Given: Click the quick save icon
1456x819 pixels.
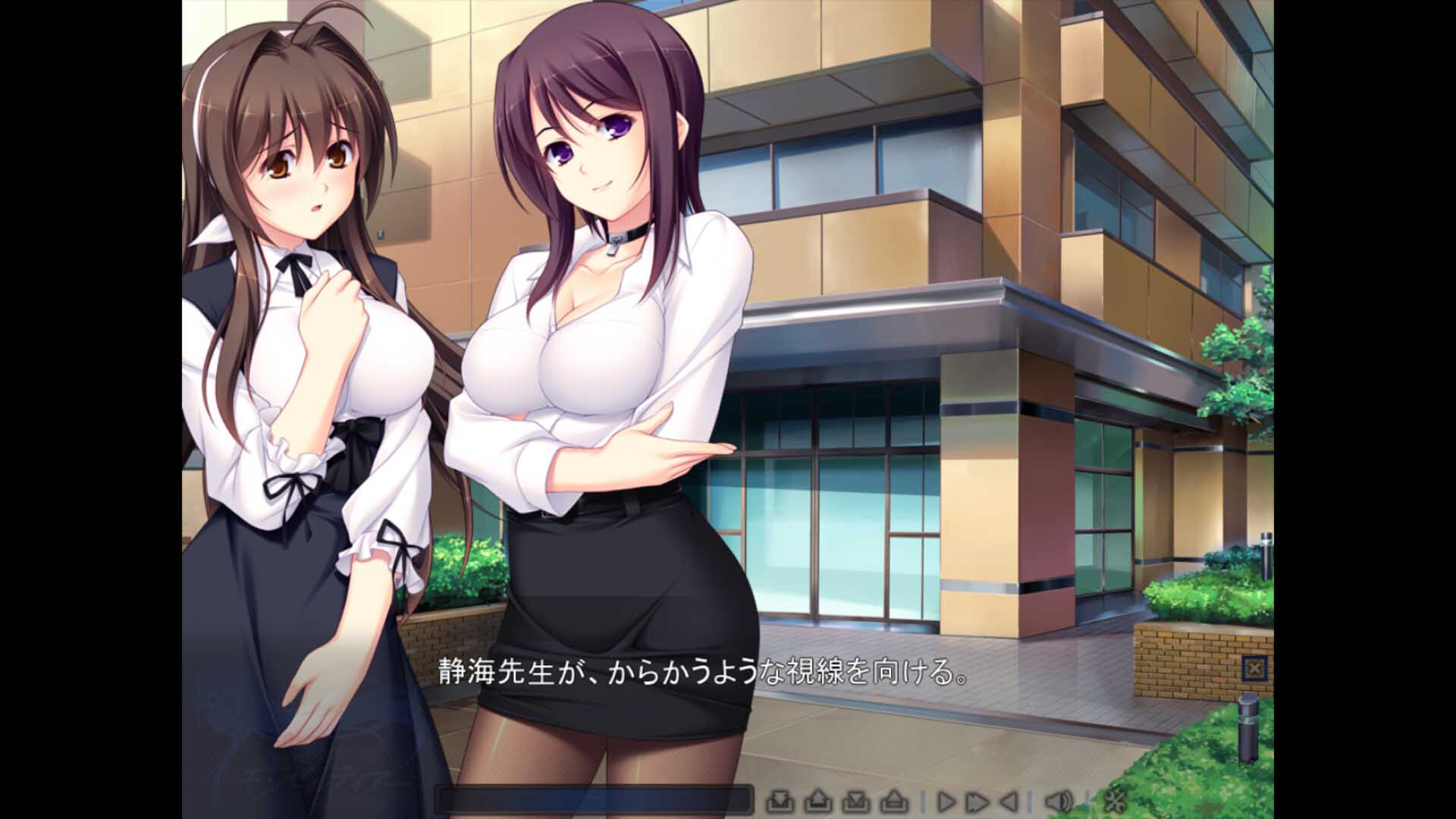Looking at the screenshot, I should (782, 801).
